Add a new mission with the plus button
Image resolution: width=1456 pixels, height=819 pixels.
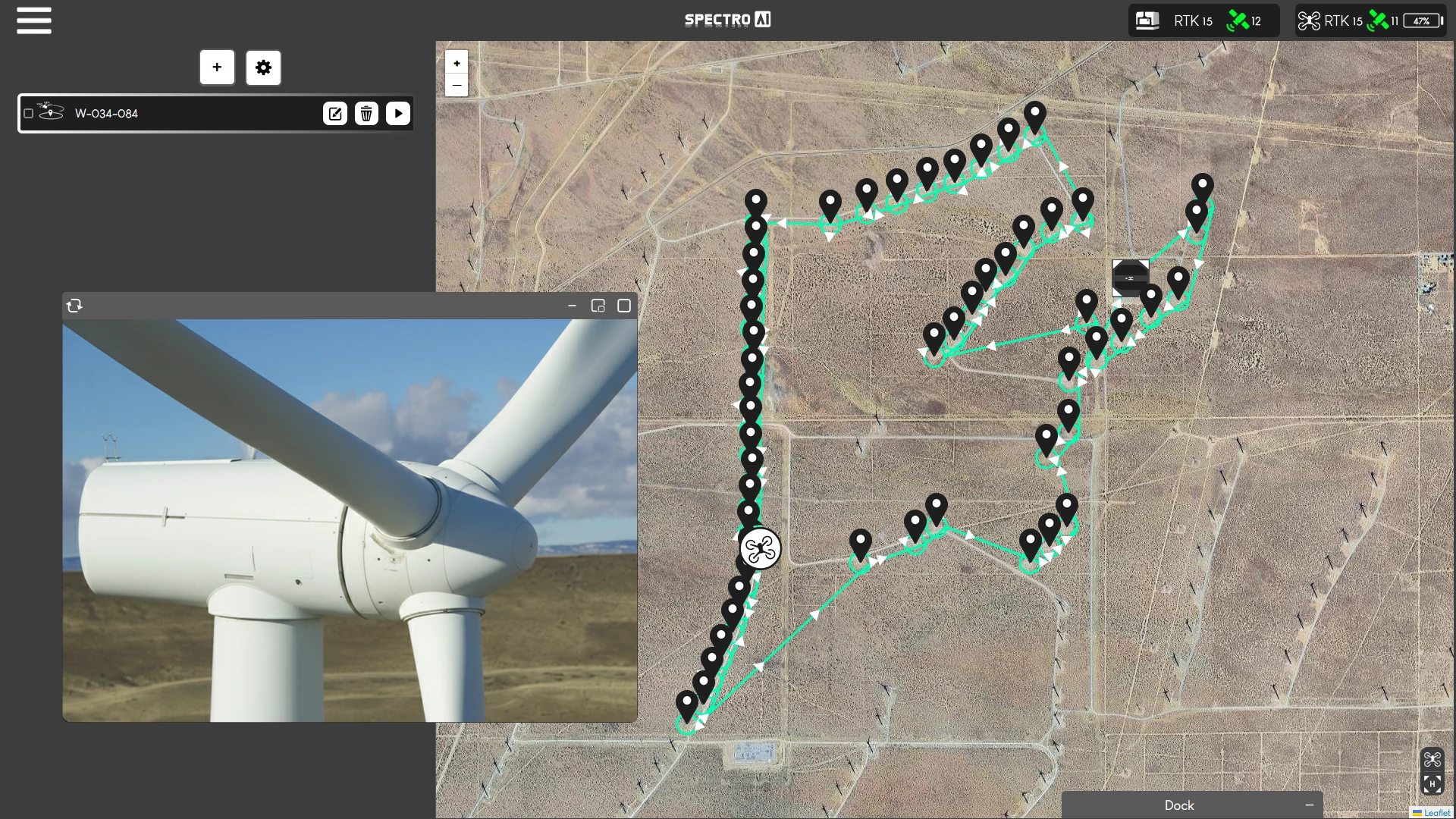click(x=218, y=67)
